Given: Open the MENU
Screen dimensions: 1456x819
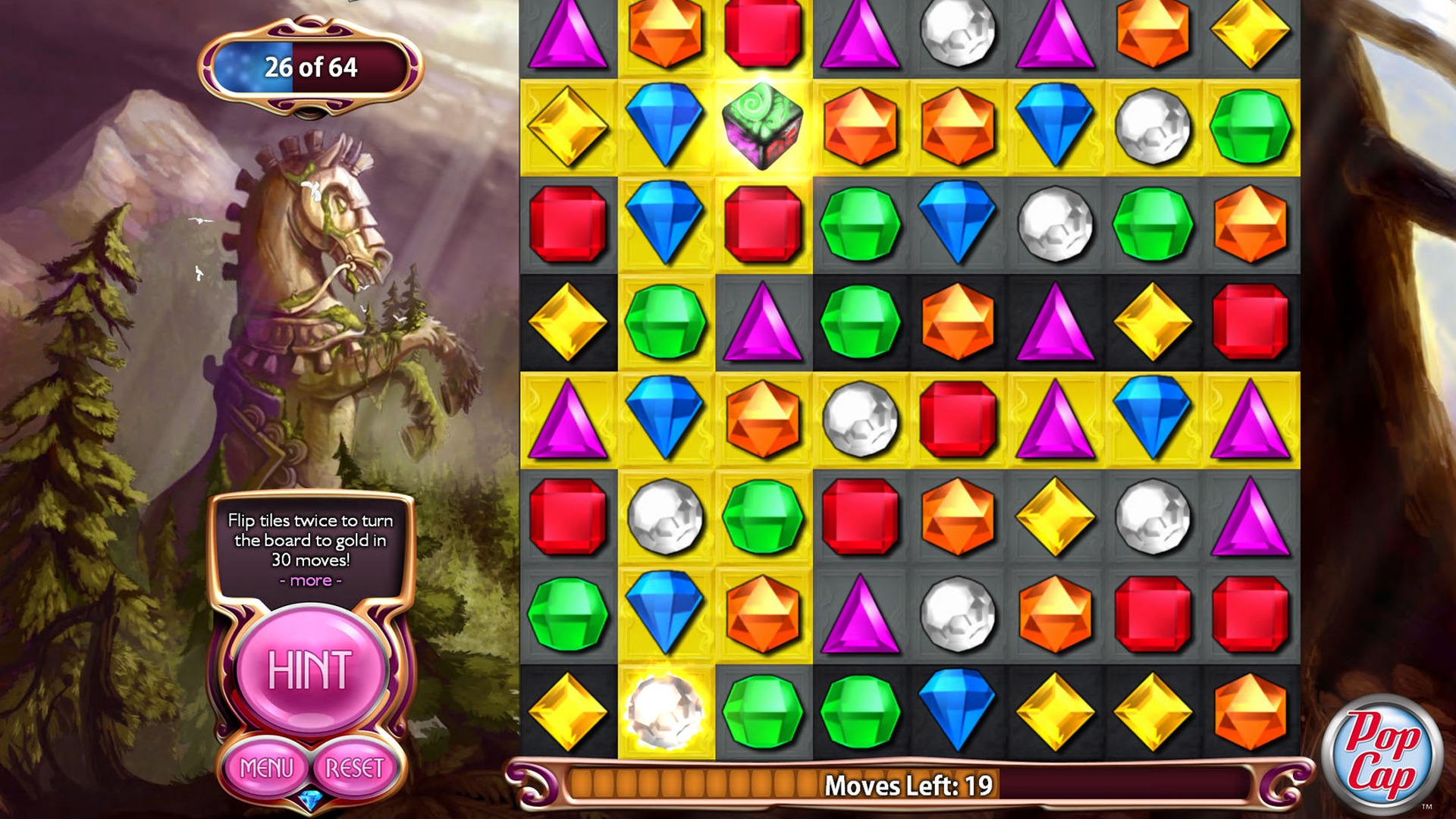Looking at the screenshot, I should tap(266, 768).
